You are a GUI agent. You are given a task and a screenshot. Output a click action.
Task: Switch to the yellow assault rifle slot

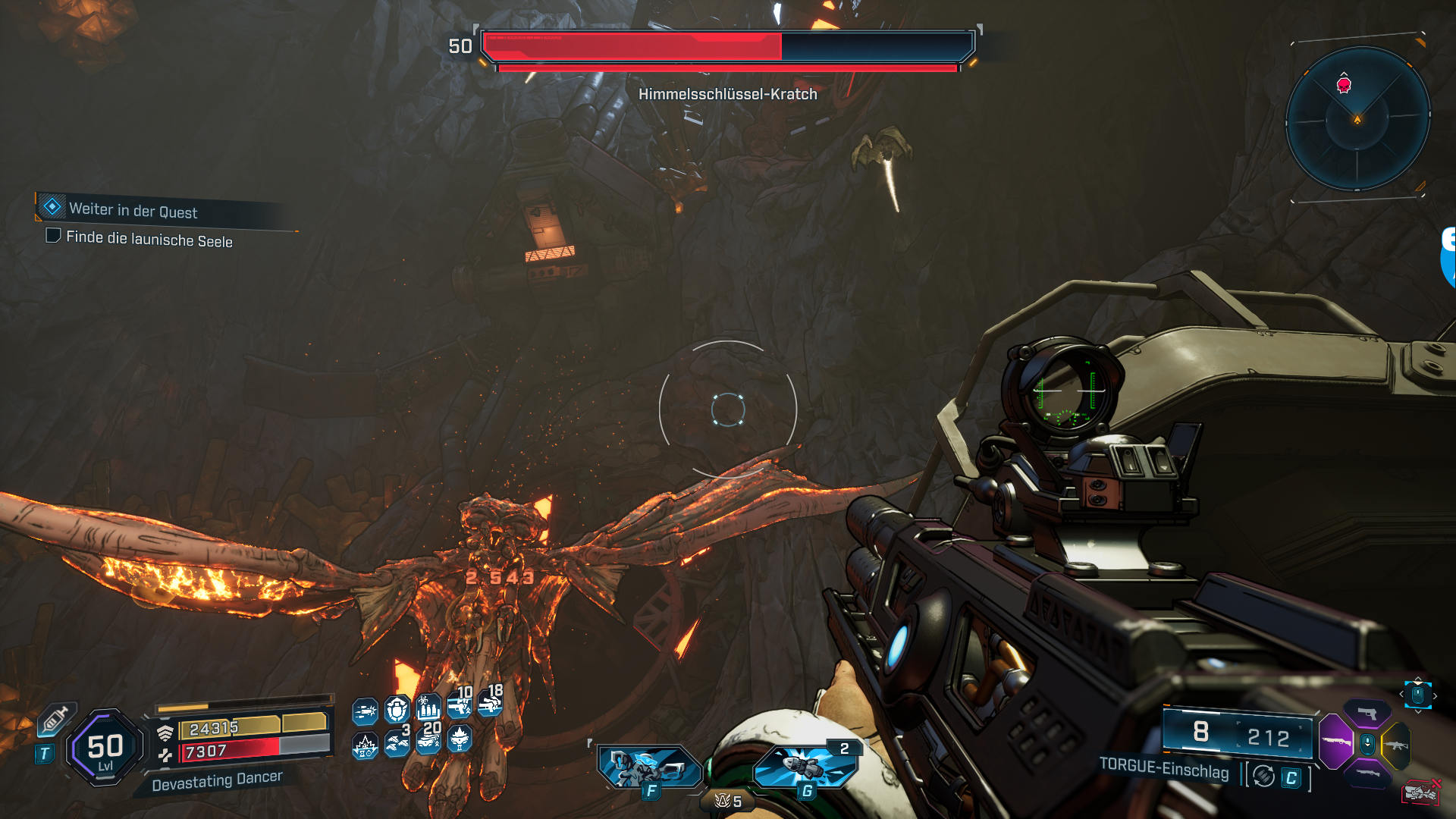pos(1397,745)
